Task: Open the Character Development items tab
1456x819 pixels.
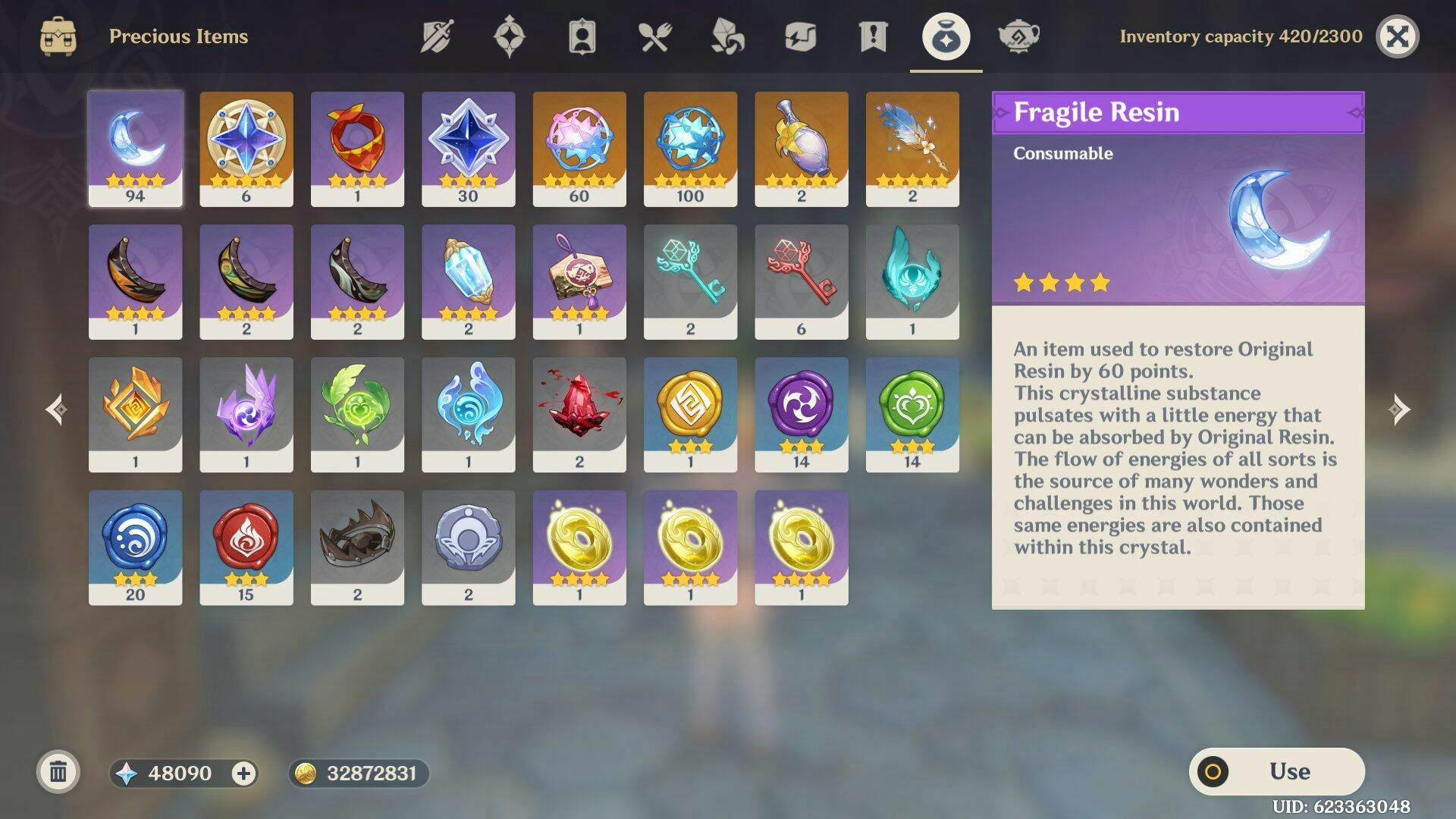Action: 582,36
